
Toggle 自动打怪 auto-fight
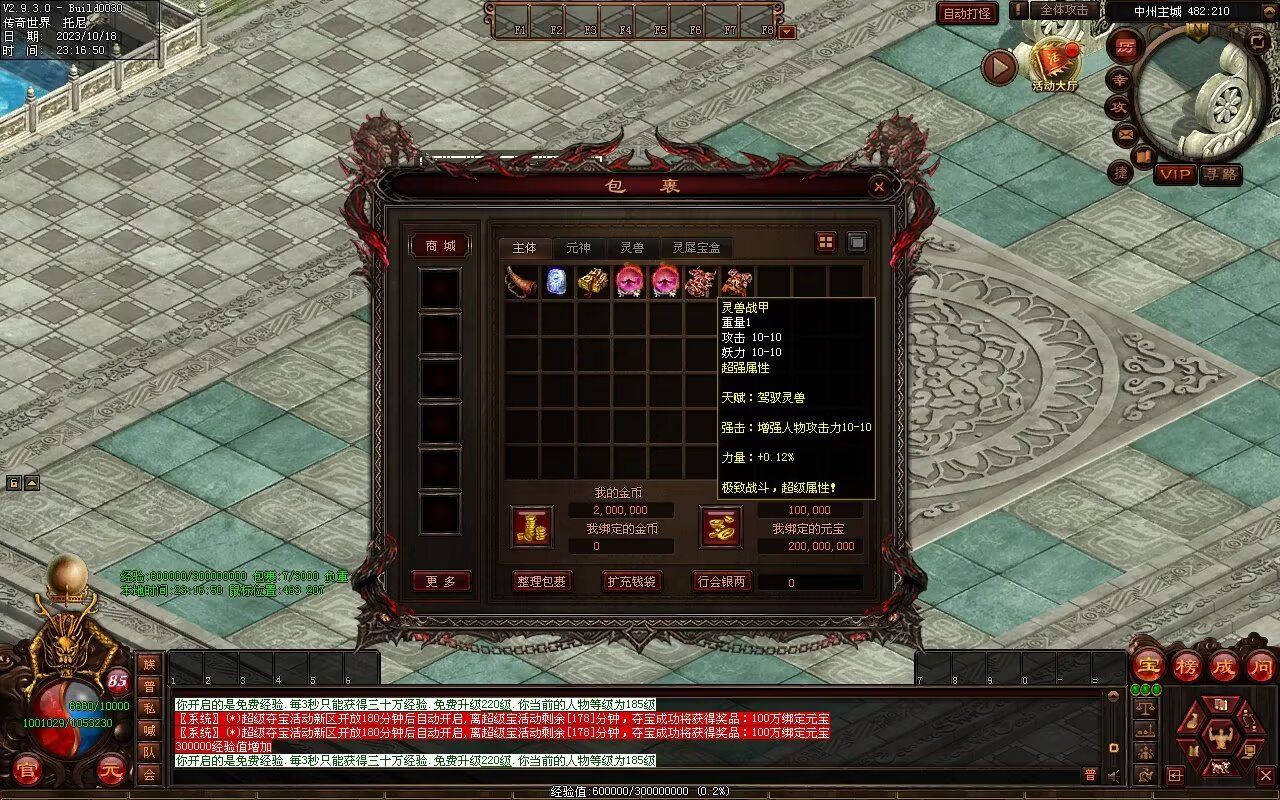(x=967, y=14)
